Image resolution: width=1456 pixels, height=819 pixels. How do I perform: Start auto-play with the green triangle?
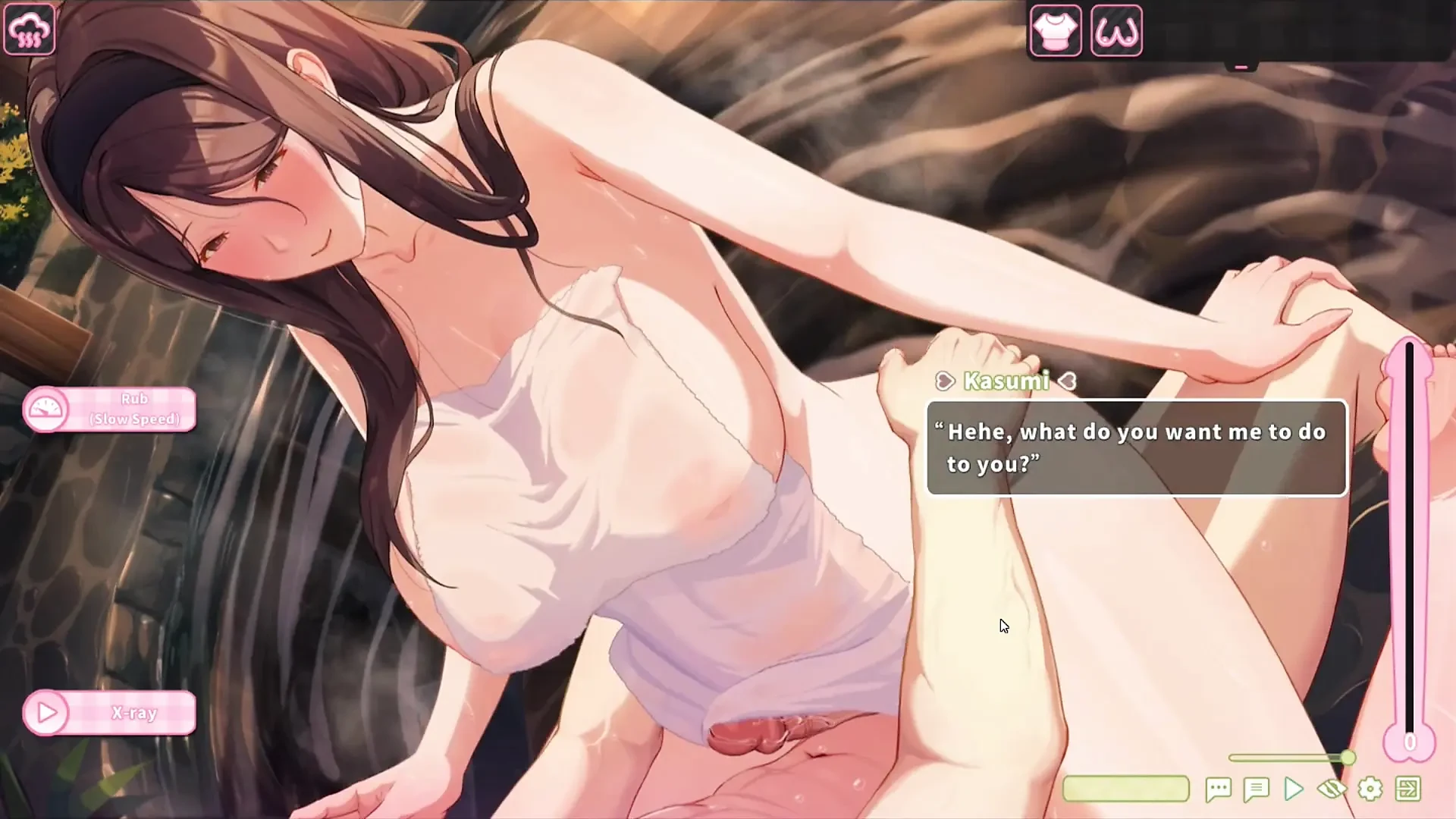point(1293,789)
